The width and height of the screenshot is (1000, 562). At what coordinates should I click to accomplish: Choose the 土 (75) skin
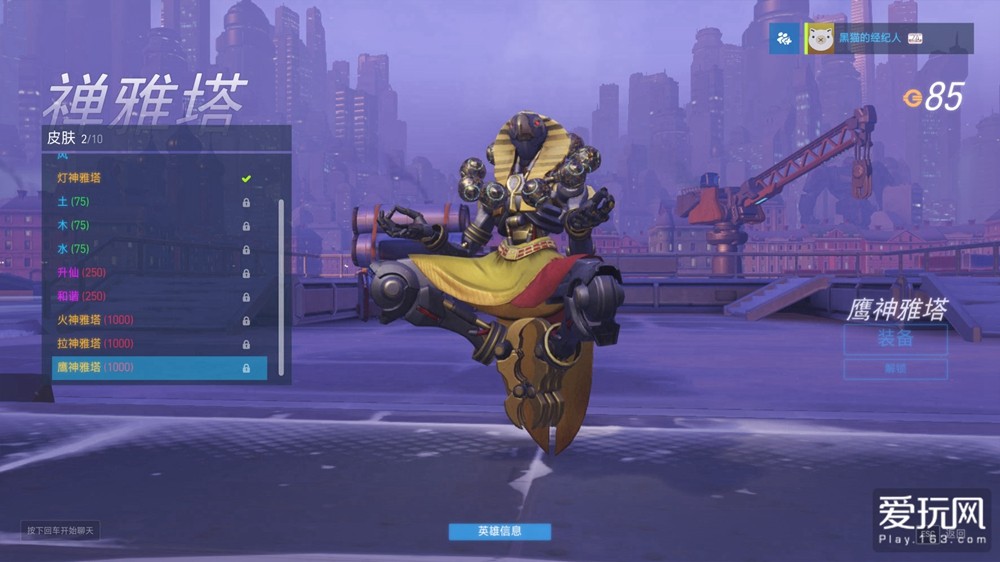point(150,202)
